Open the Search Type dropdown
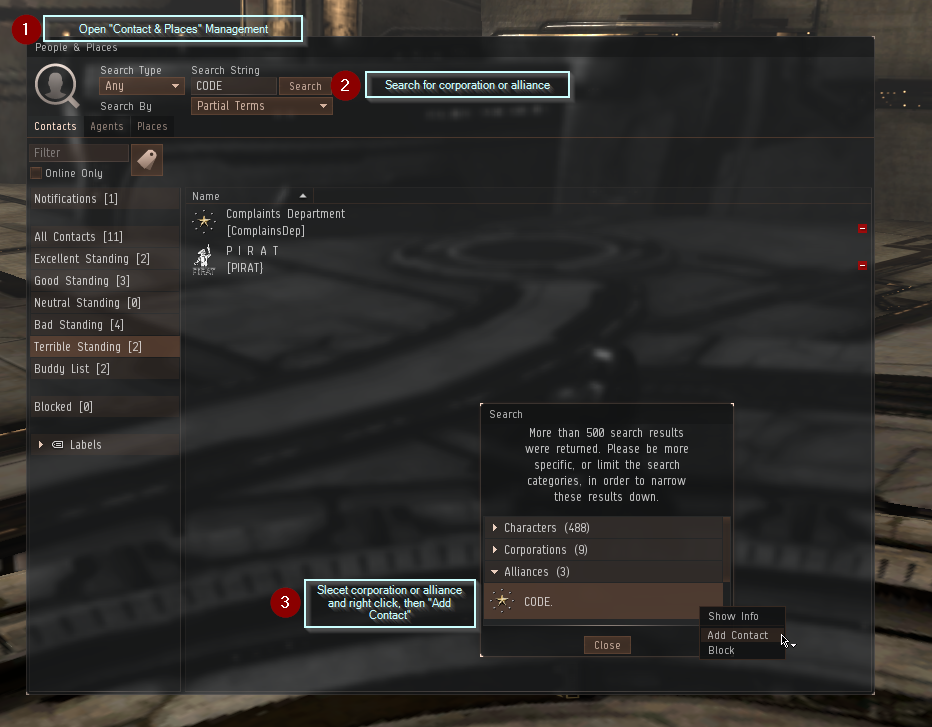Image resolution: width=932 pixels, height=727 pixels. 142,87
